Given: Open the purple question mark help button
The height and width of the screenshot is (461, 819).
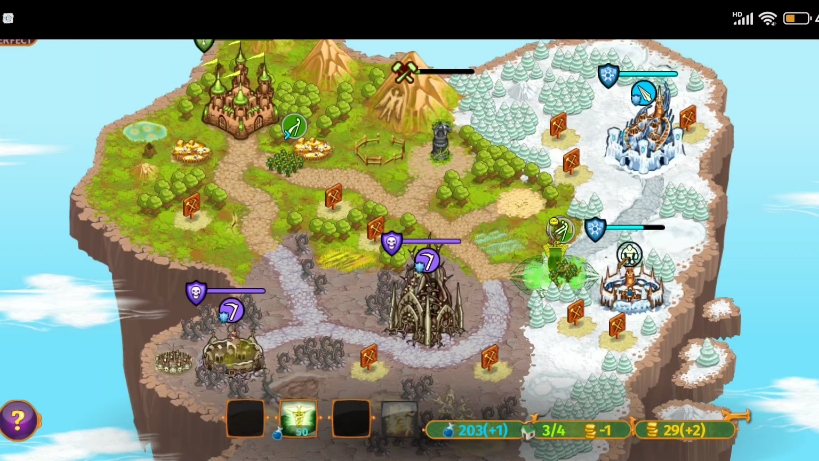Looking at the screenshot, I should coord(17,420).
